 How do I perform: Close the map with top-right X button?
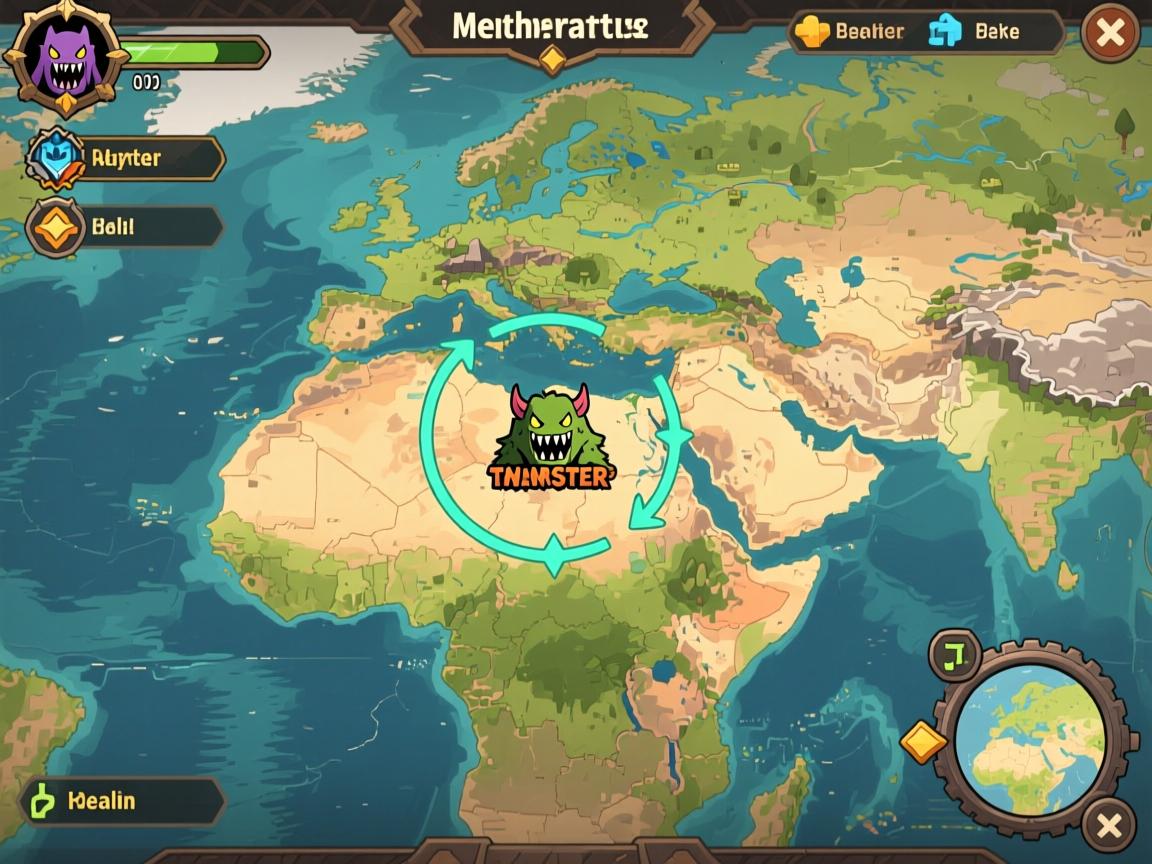coord(1110,34)
